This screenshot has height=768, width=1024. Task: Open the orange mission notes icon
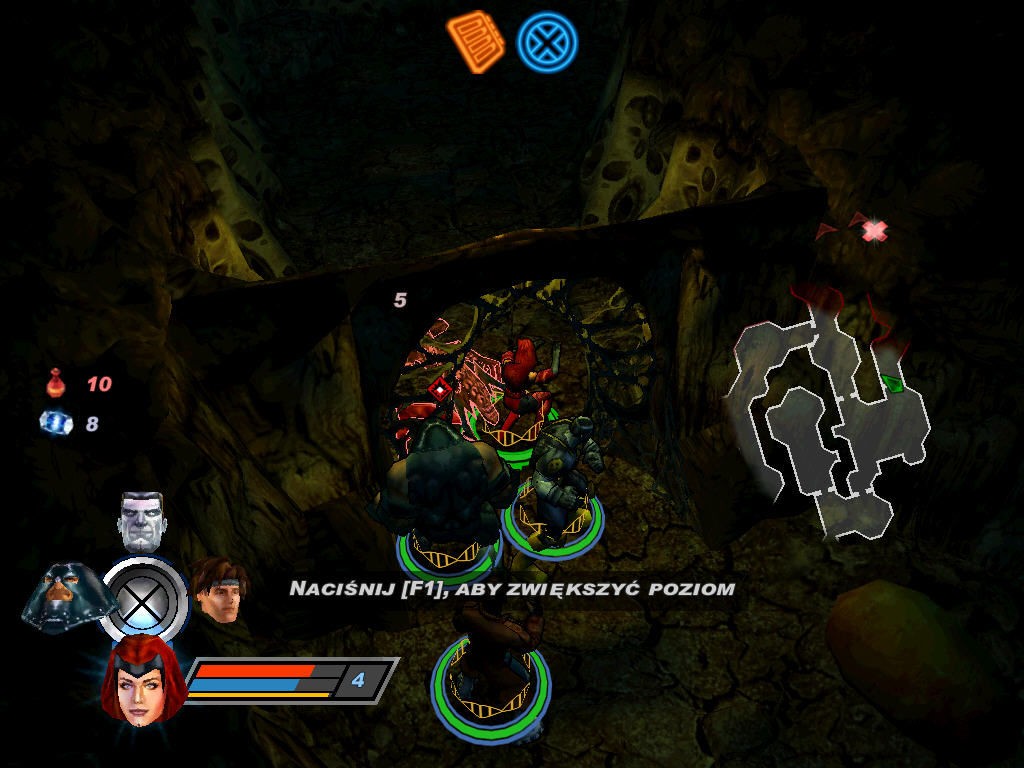(475, 41)
